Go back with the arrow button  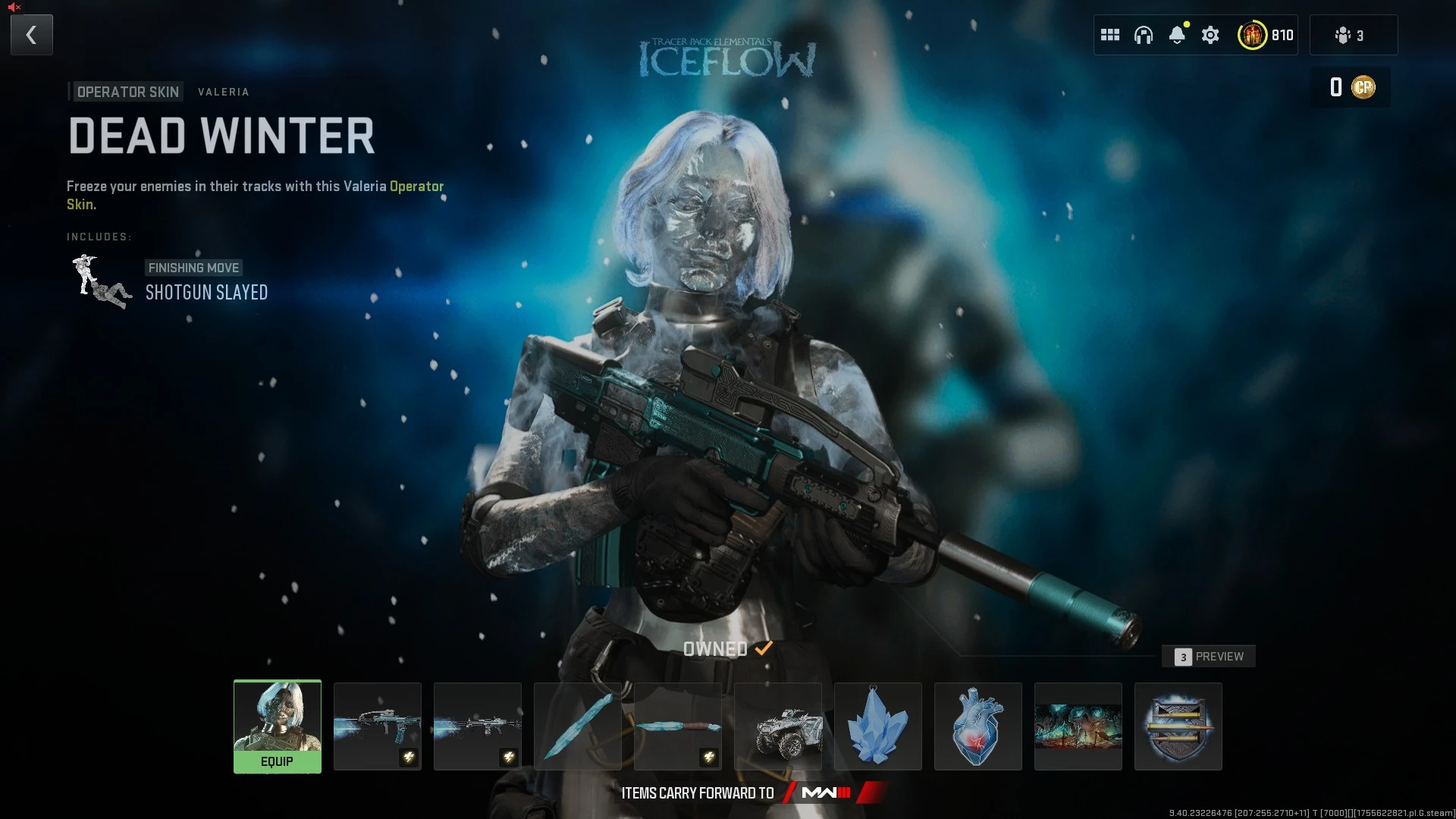click(31, 34)
